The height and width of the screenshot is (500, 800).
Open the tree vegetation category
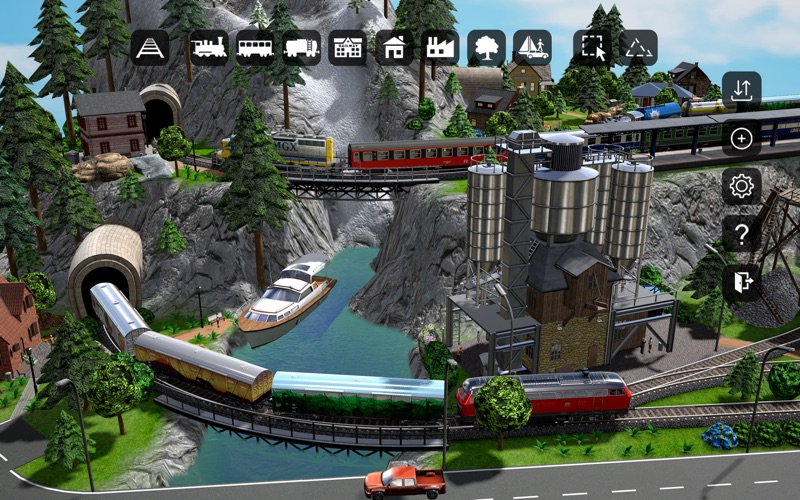tap(486, 47)
